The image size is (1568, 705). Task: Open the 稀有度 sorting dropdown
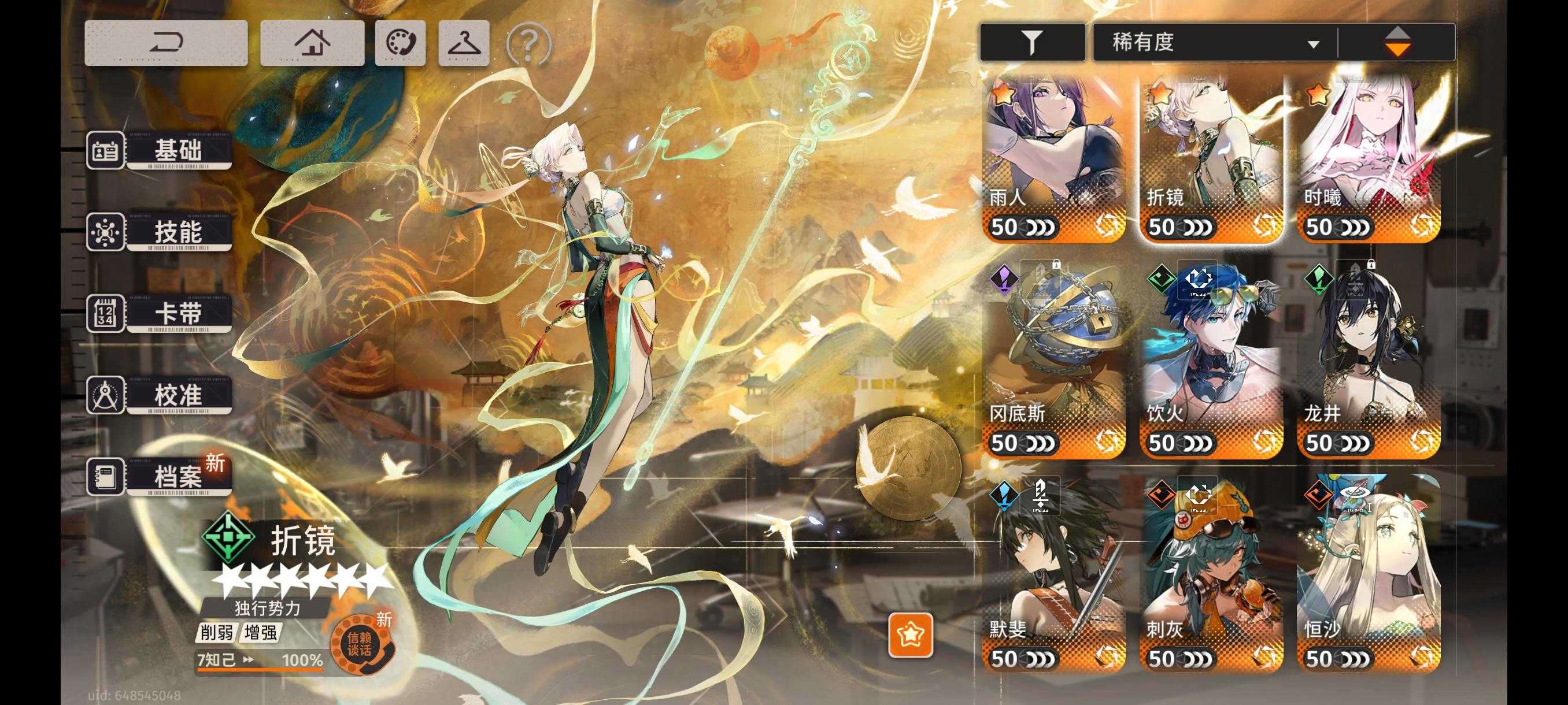(1211, 42)
